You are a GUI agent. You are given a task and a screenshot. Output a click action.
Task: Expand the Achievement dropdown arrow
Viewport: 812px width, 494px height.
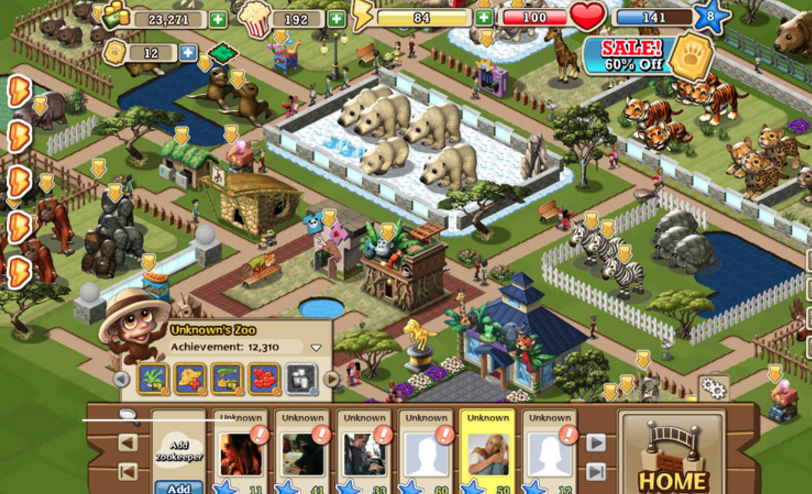[316, 347]
